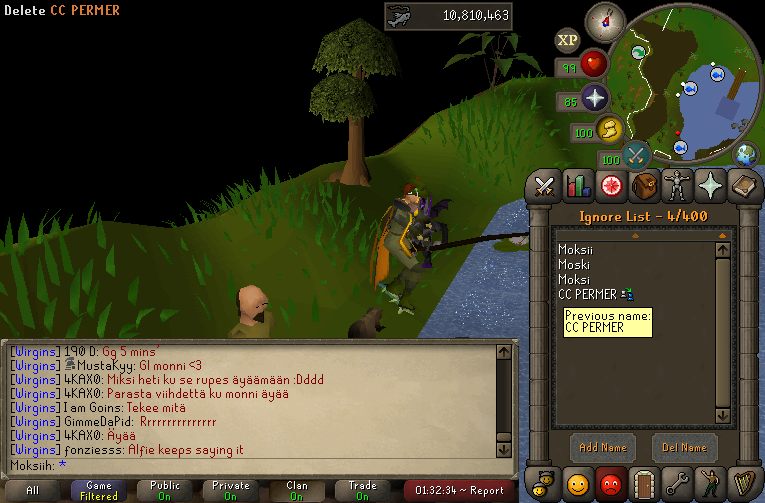Image resolution: width=765 pixels, height=503 pixels.
Task: Open the logout door tab
Action: pos(645,483)
